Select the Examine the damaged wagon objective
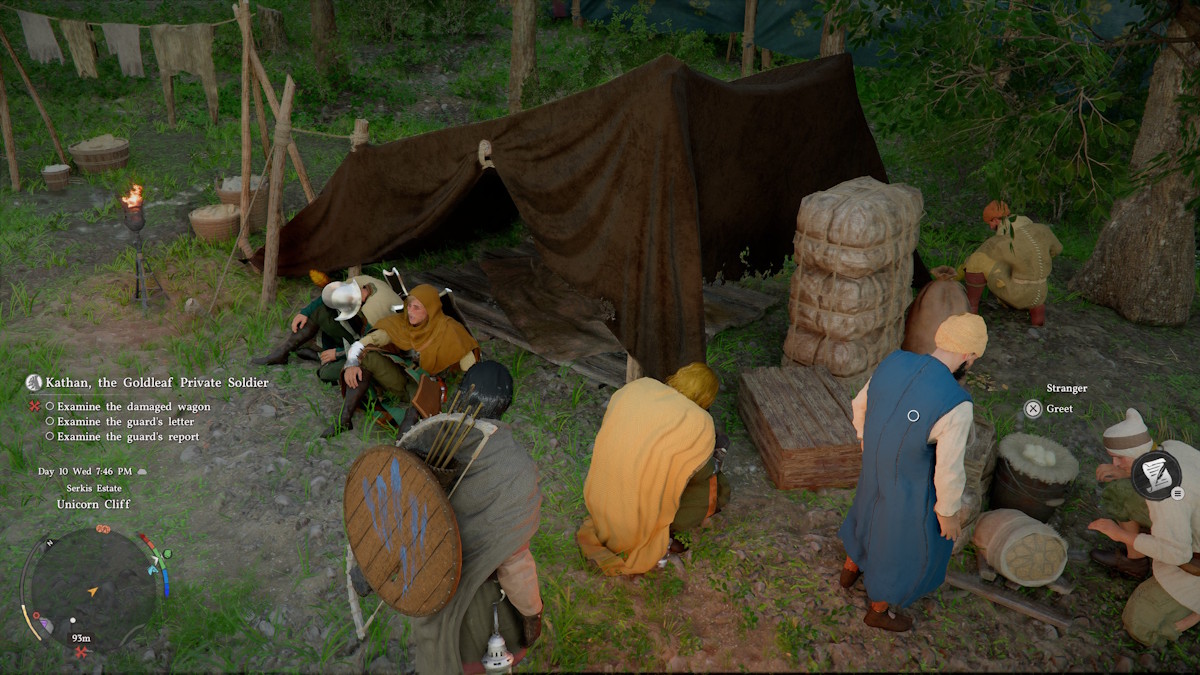This screenshot has height=675, width=1200. coord(133,407)
